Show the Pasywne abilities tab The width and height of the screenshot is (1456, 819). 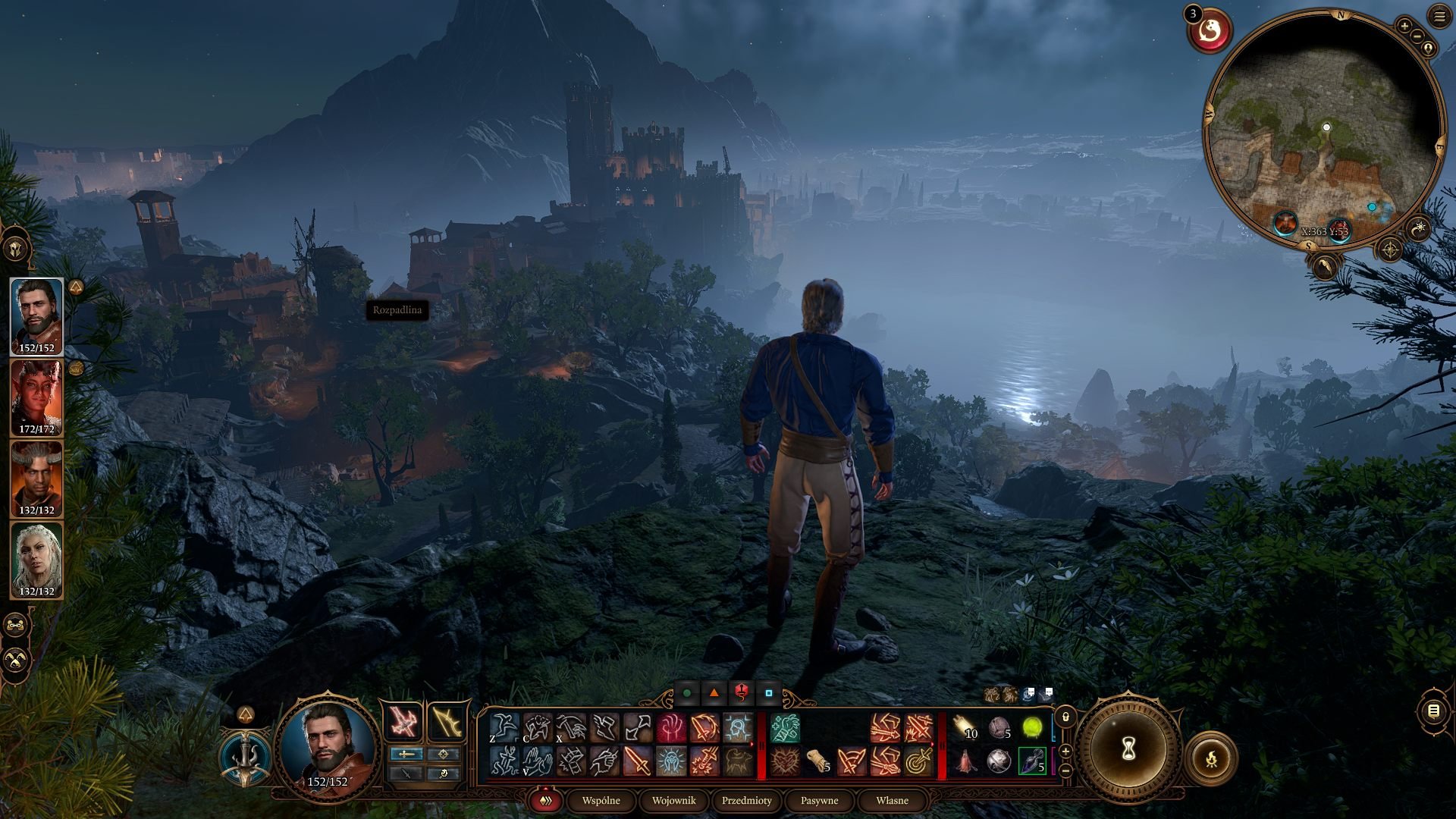click(819, 800)
